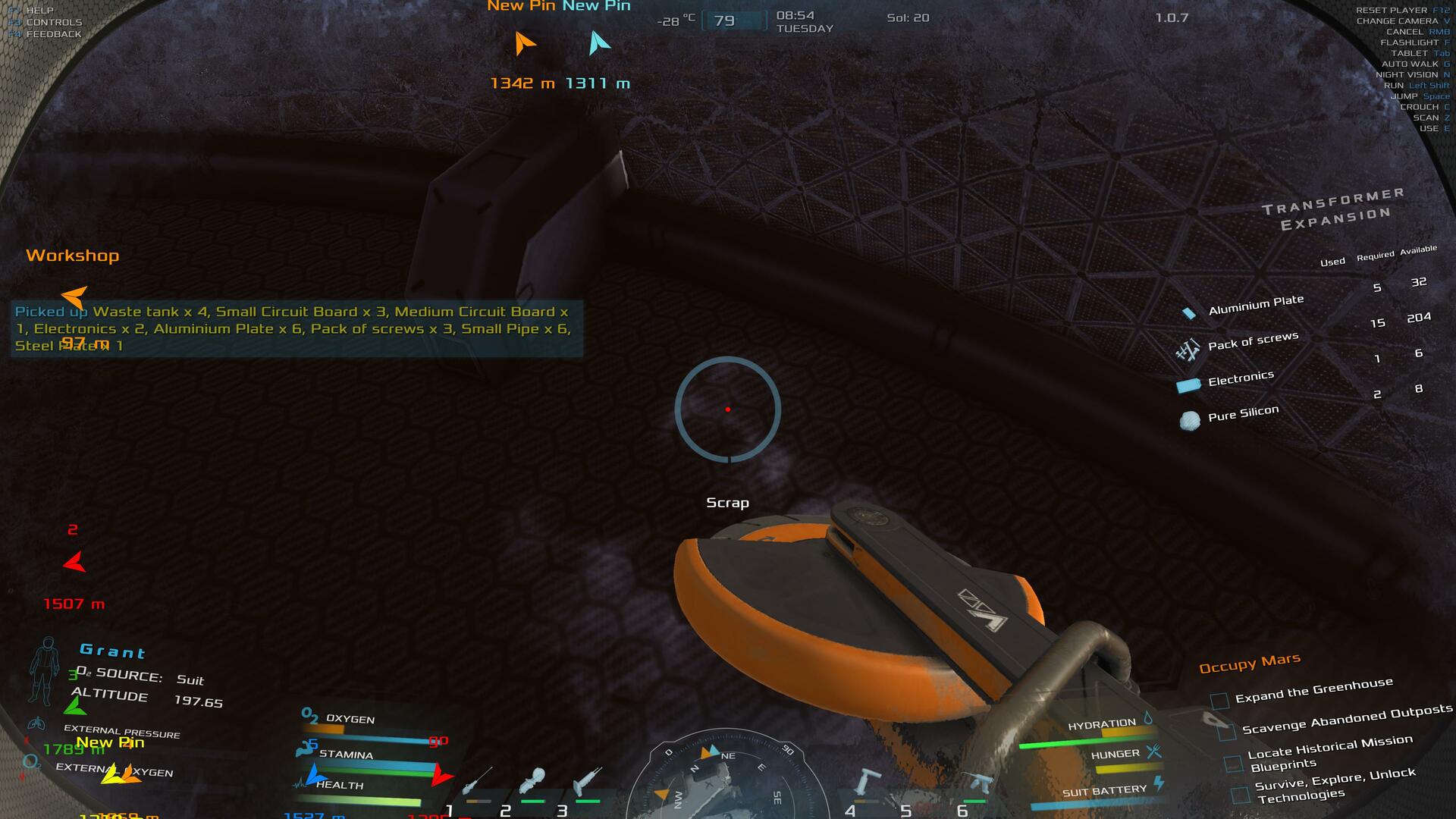This screenshot has width=1456, height=819.
Task: Select hotbar slot 3 pronged tool
Action: (587, 780)
